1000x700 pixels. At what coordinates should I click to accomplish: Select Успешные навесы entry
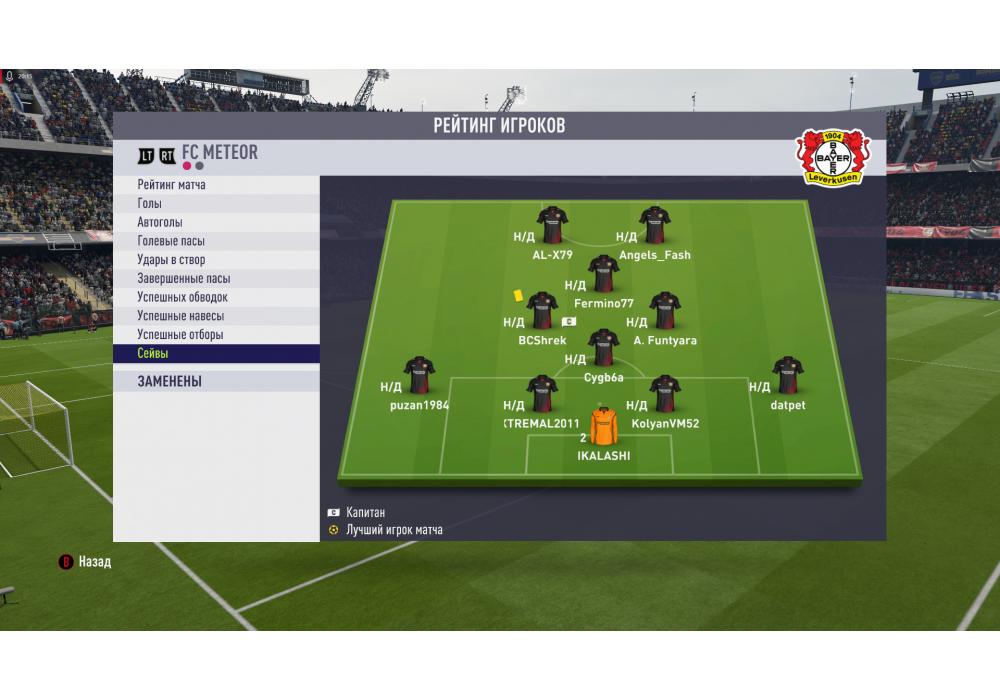click(x=181, y=316)
